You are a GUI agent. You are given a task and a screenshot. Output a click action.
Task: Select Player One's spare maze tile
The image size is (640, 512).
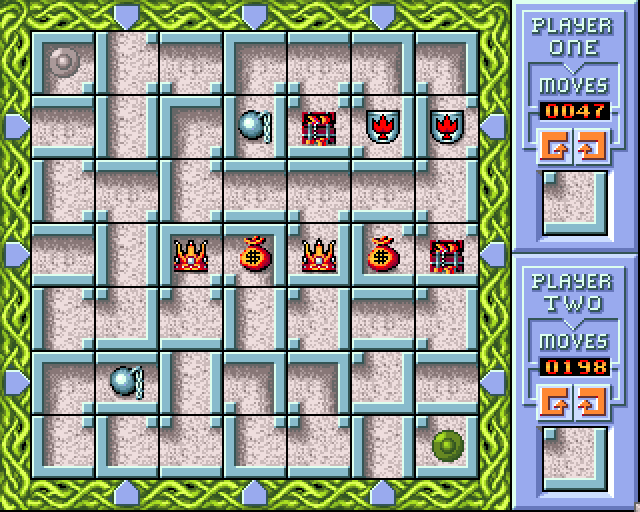click(575, 202)
